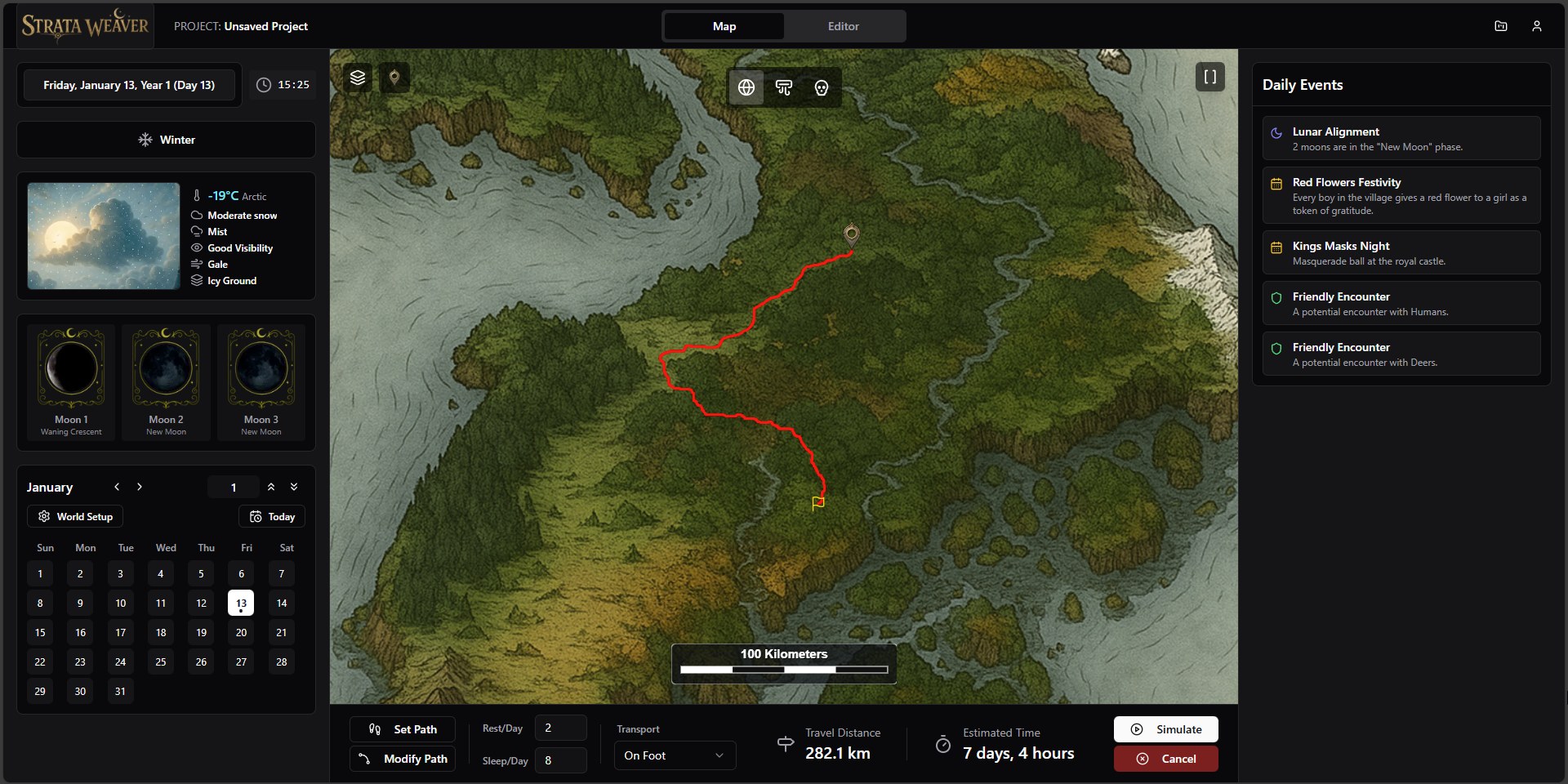Click the double-chevron to increase the year
1568x784 pixels.
click(272, 487)
